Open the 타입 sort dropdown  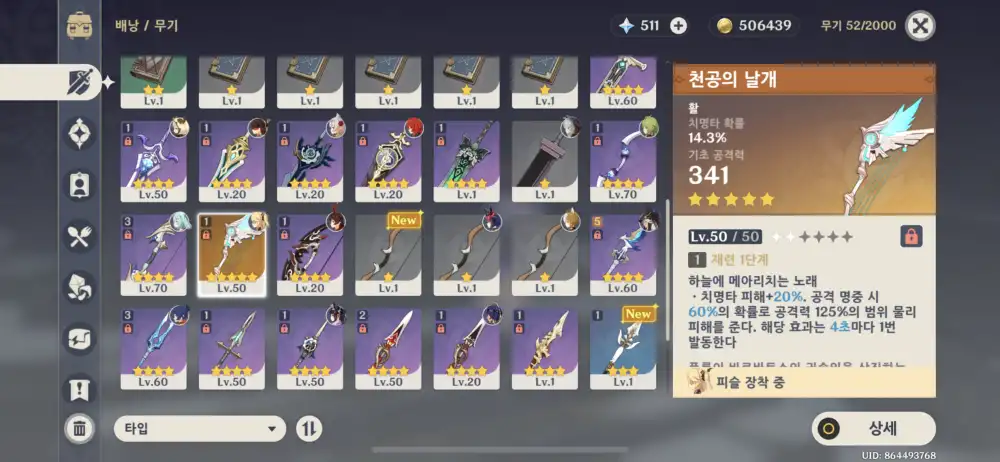tap(200, 429)
